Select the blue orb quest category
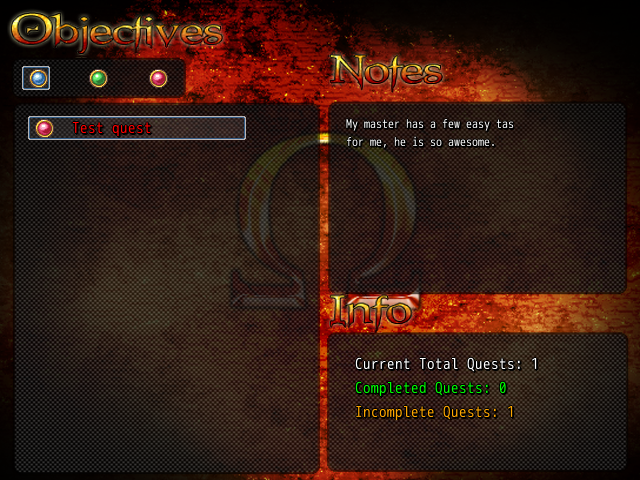 pos(37,78)
